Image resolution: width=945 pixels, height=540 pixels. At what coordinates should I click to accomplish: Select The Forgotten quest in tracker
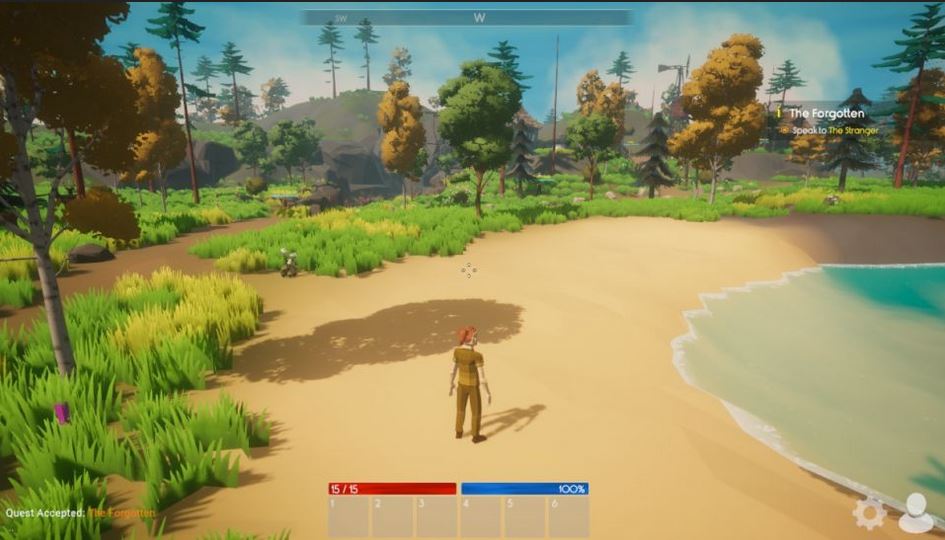[x=827, y=114]
